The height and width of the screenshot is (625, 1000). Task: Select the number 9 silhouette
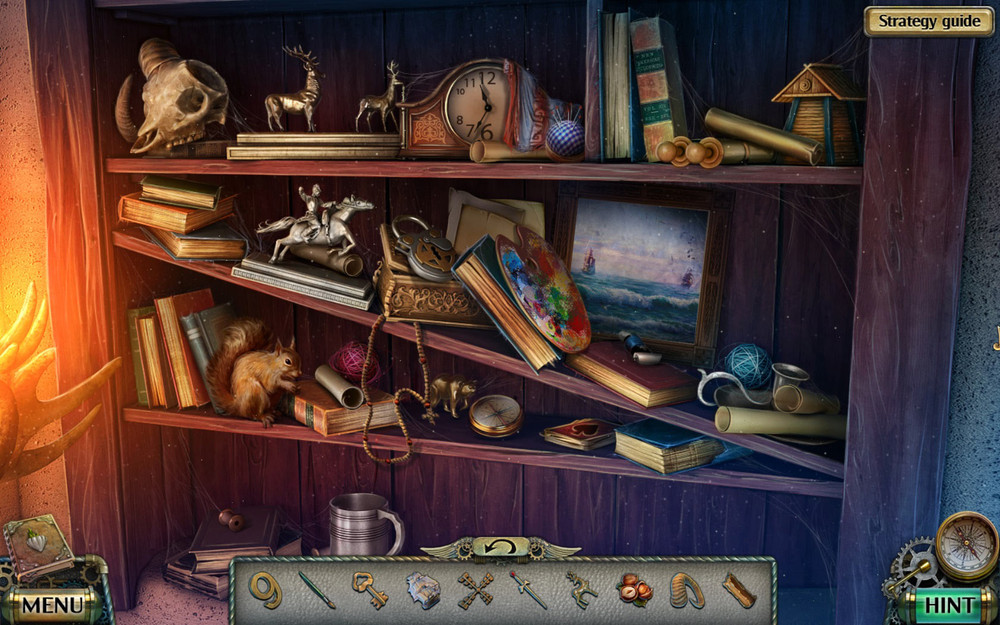(266, 589)
